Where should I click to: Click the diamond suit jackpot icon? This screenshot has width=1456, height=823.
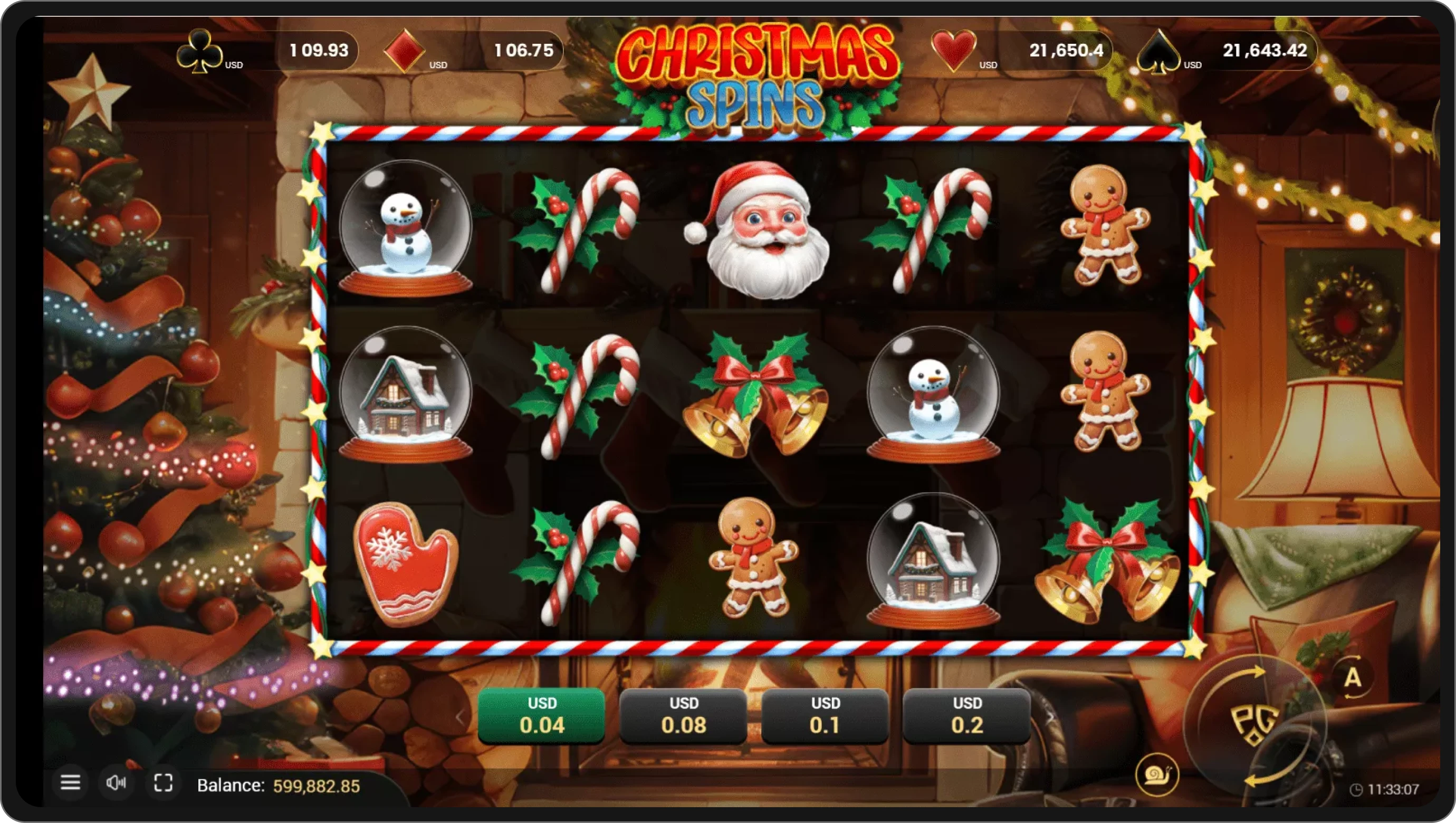406,52
